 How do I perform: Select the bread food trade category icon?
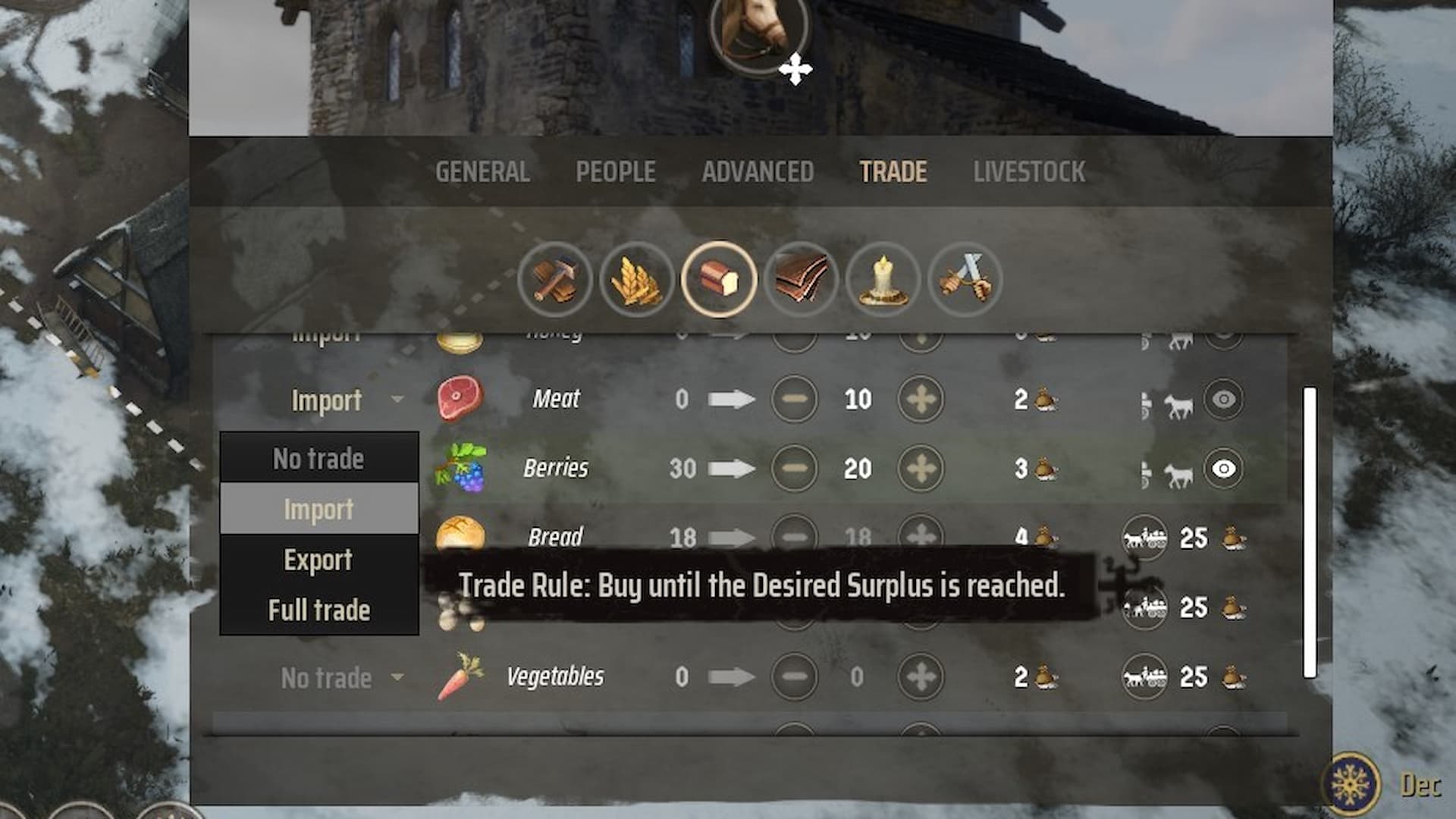click(720, 280)
